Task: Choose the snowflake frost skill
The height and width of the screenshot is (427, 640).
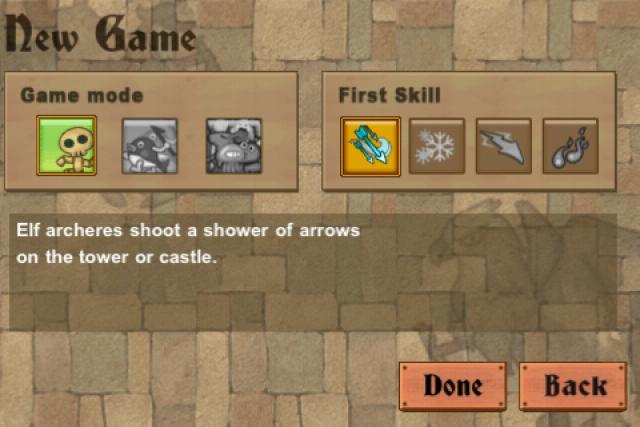Action: pyautogui.click(x=436, y=146)
